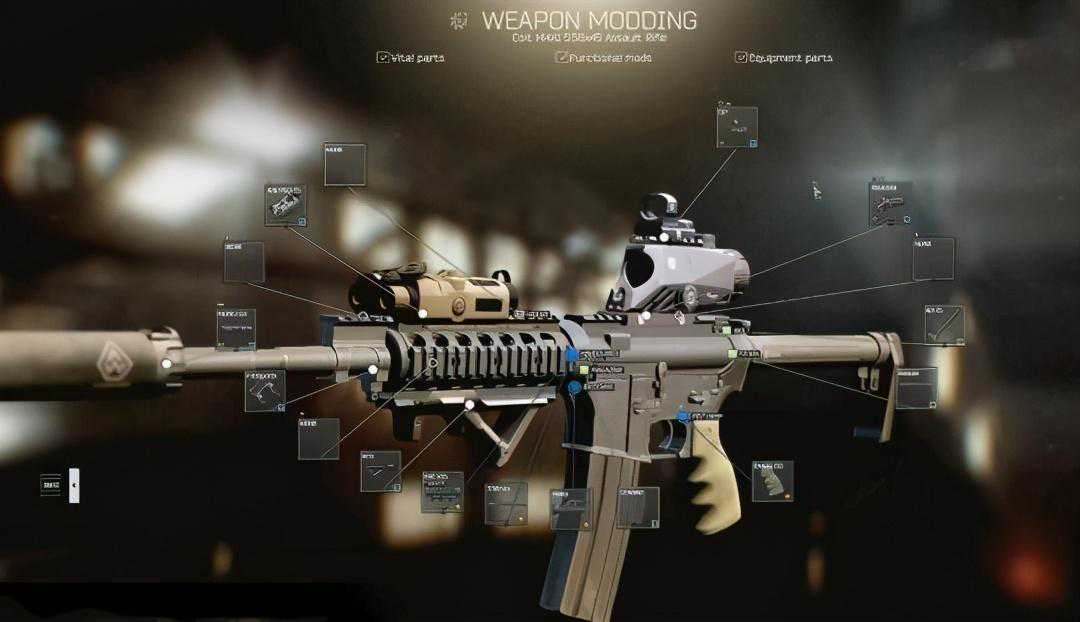
Task: Toggle the Equipment parts checkbox
Action: coord(741,57)
